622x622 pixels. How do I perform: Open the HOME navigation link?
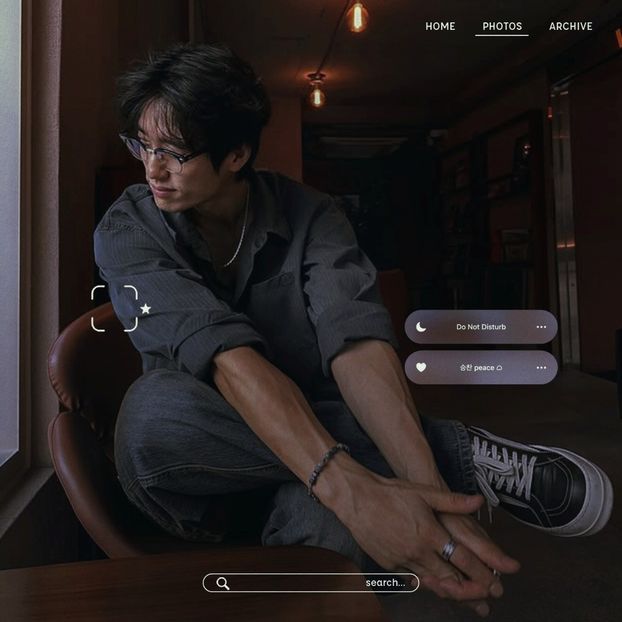[440, 26]
